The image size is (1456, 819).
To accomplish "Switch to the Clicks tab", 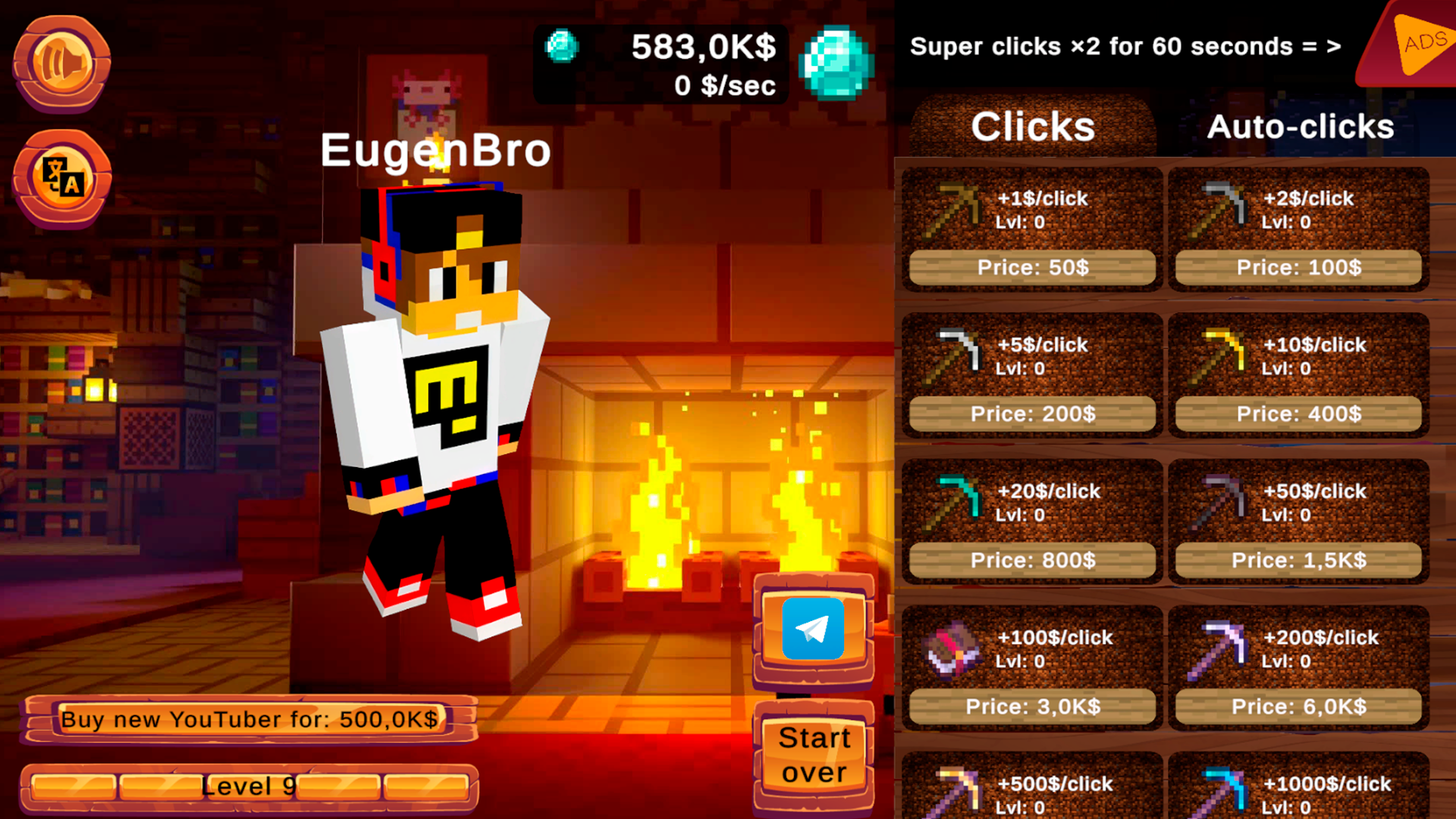I will click(x=1033, y=126).
